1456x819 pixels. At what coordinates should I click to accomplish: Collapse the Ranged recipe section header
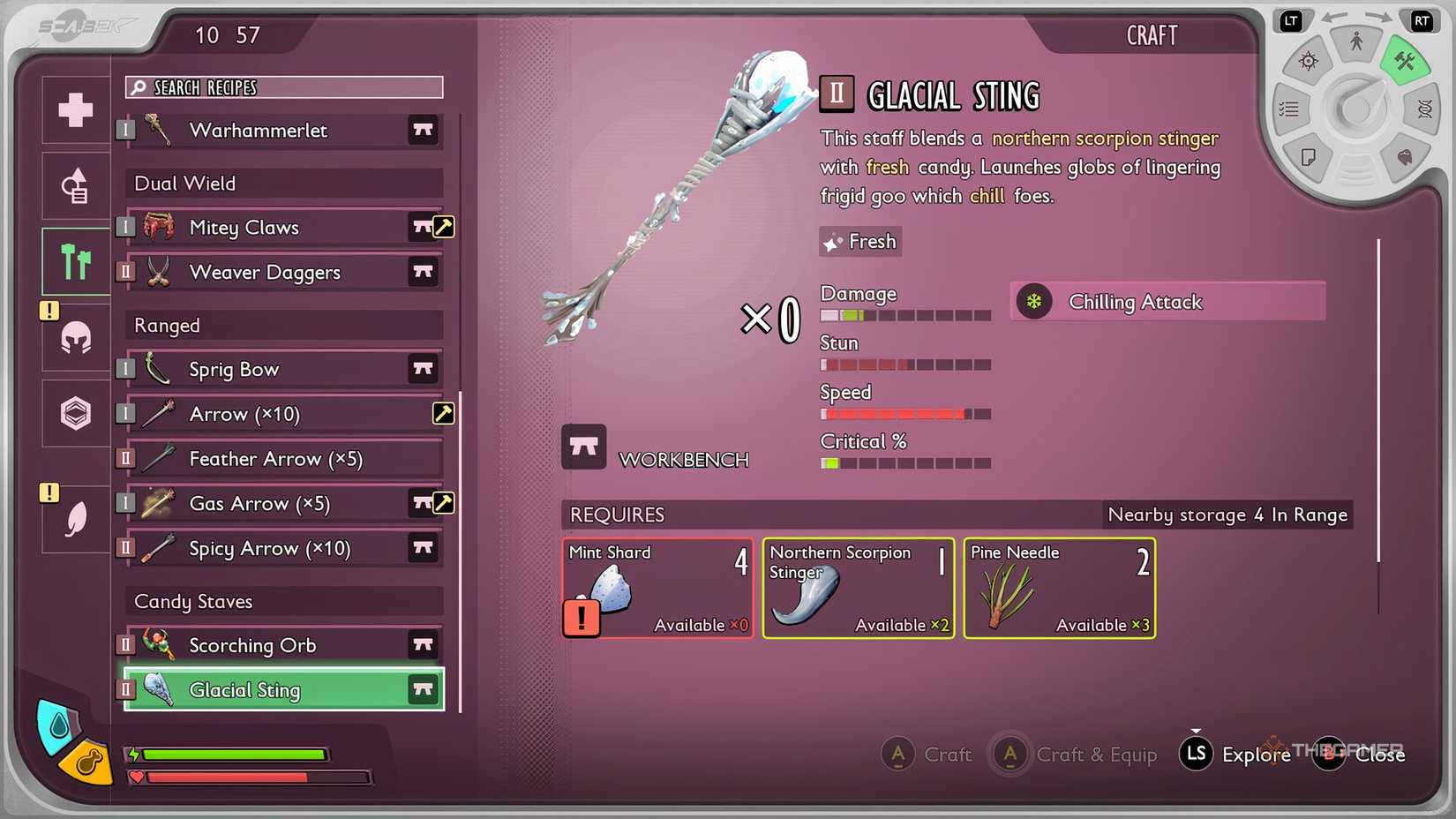pos(282,325)
